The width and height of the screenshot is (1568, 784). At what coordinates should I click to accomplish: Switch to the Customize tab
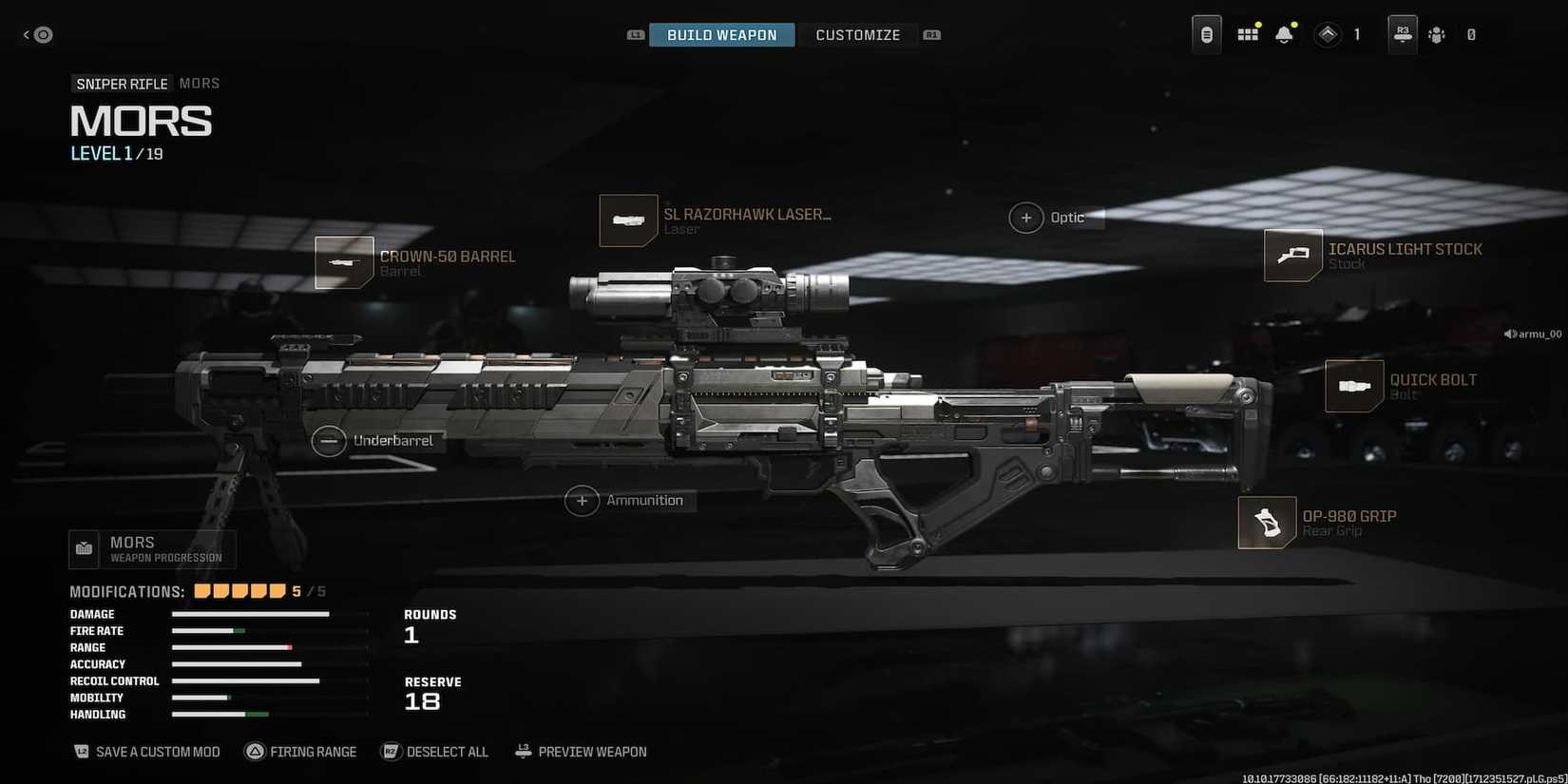(857, 34)
